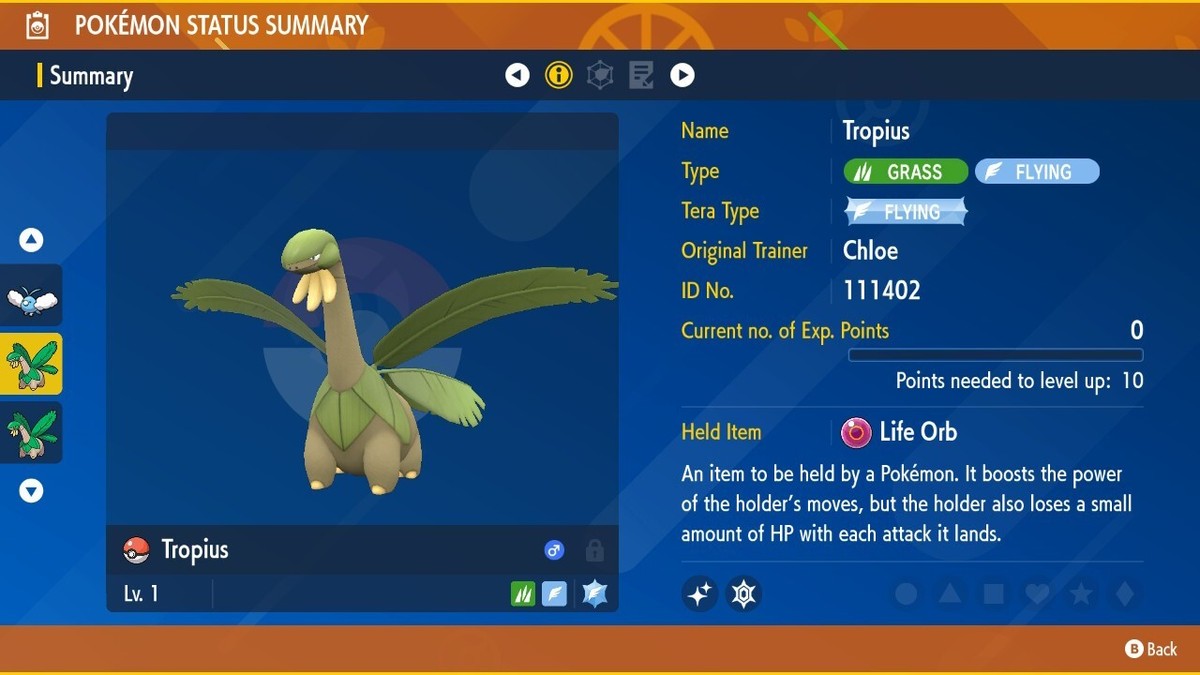1200x675 pixels.
Task: Click the Life Orb held item icon
Action: click(x=856, y=432)
